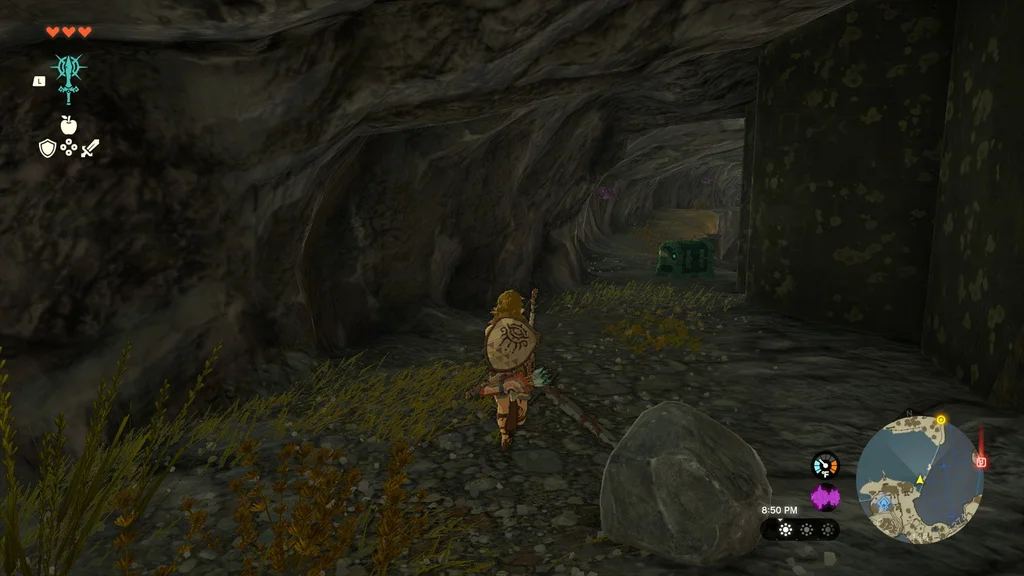Viewport: 1024px width, 576px height.
Task: Click the weather forecast bar
Action: click(800, 529)
